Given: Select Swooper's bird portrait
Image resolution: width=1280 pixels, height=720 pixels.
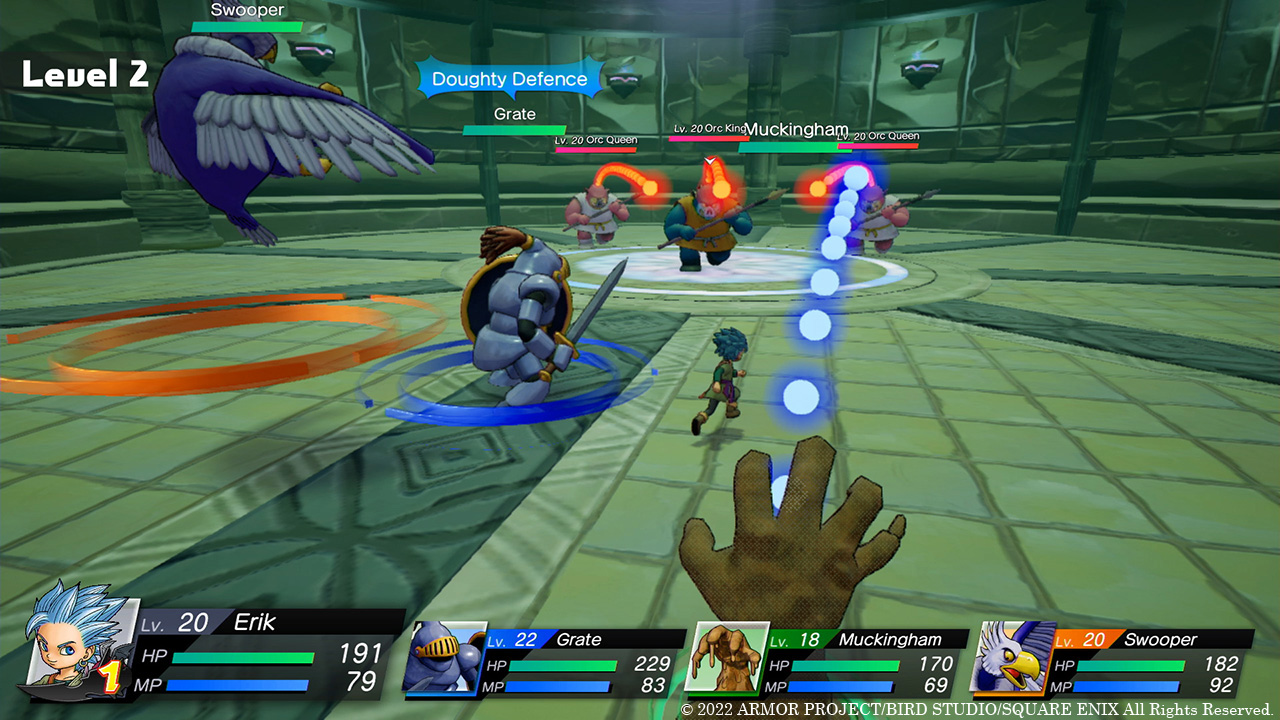Looking at the screenshot, I should click(1012, 657).
